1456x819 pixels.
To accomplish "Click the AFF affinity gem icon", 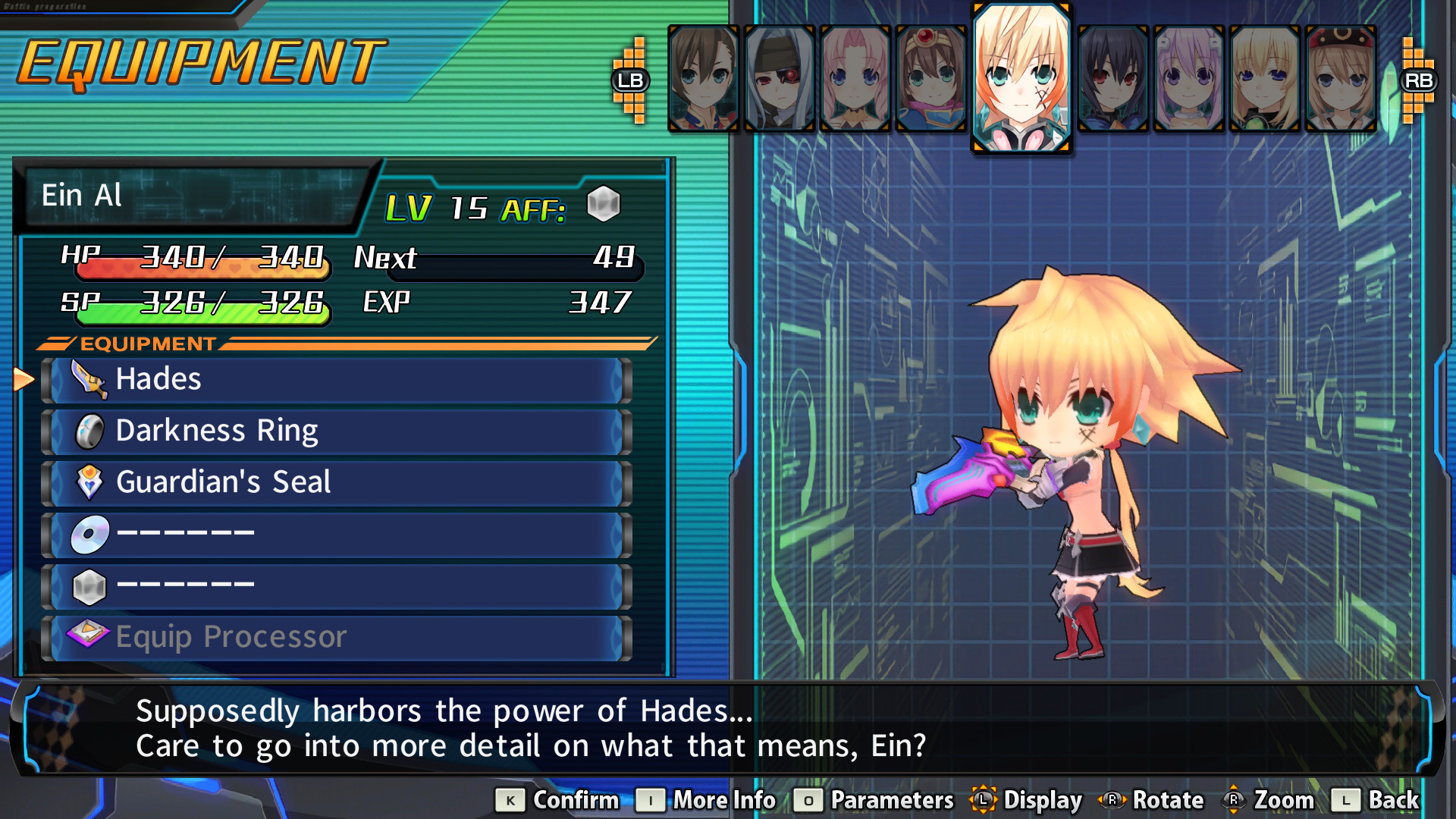I will (604, 203).
